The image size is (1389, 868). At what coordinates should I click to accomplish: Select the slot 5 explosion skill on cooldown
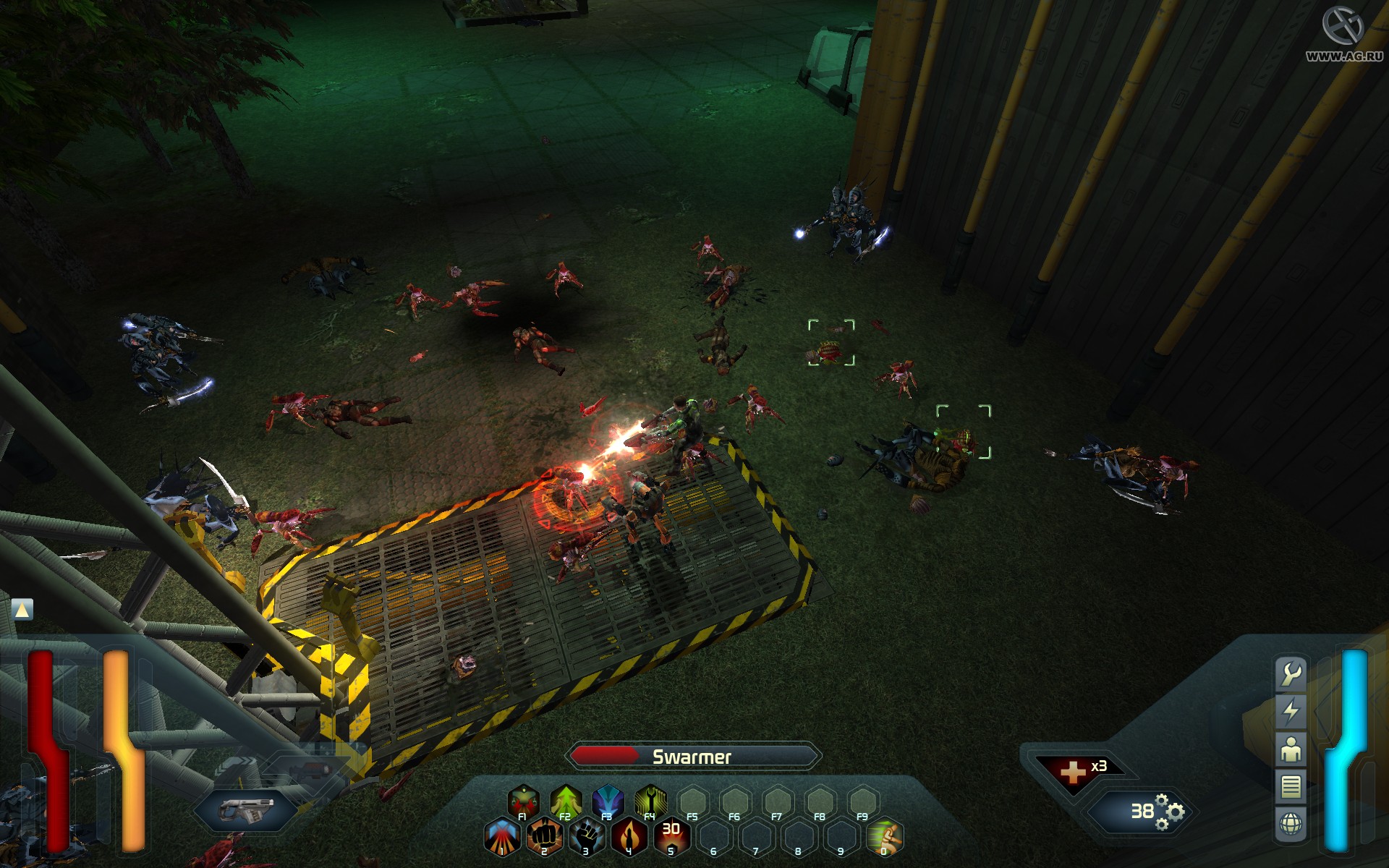point(671,836)
